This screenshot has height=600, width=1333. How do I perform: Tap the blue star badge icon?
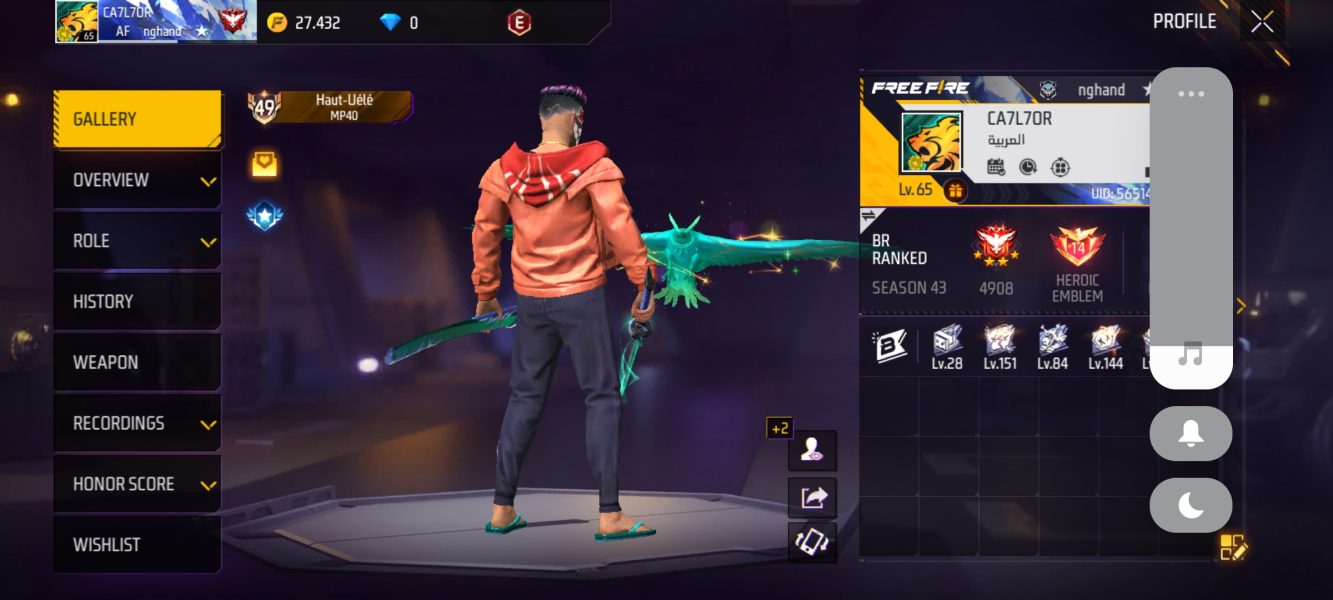tap(264, 215)
